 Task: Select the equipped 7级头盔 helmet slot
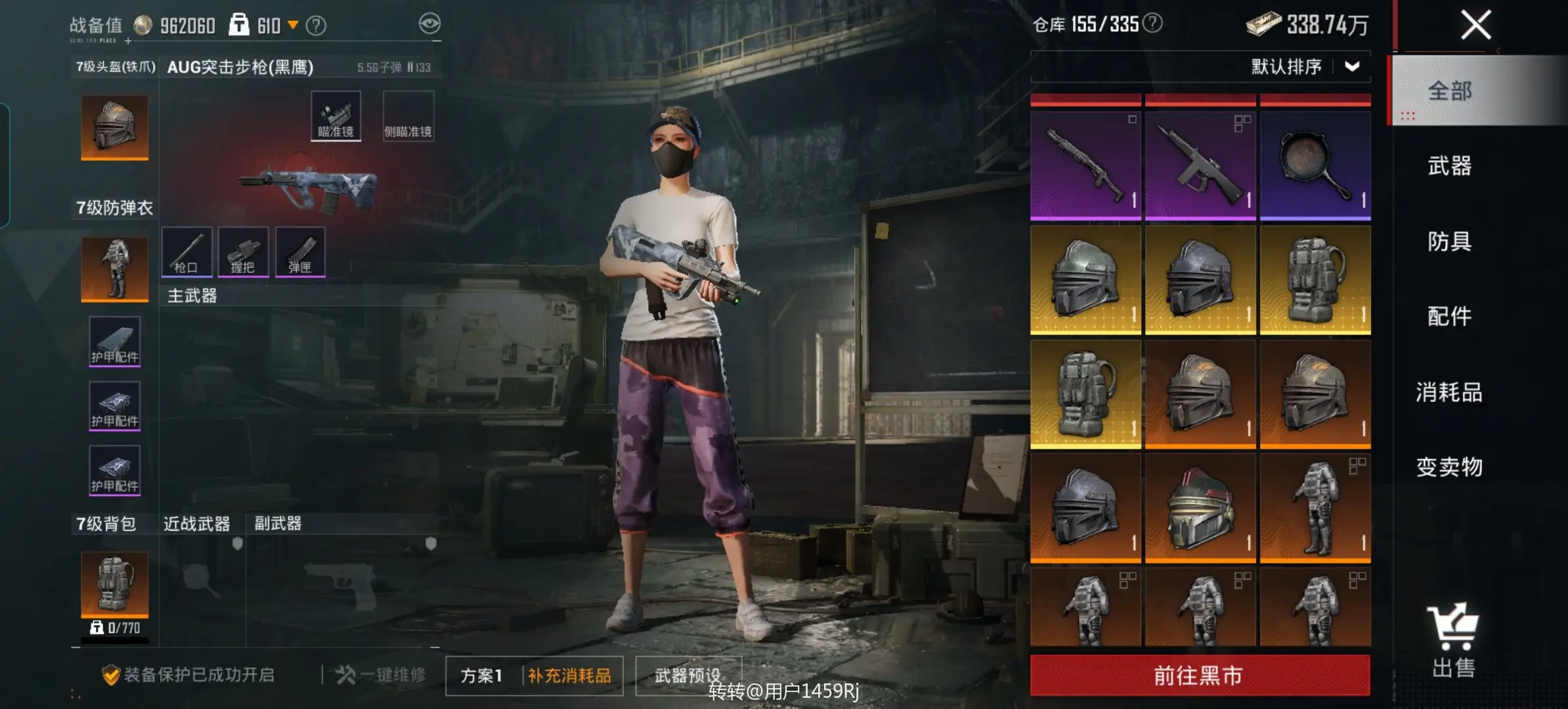115,127
